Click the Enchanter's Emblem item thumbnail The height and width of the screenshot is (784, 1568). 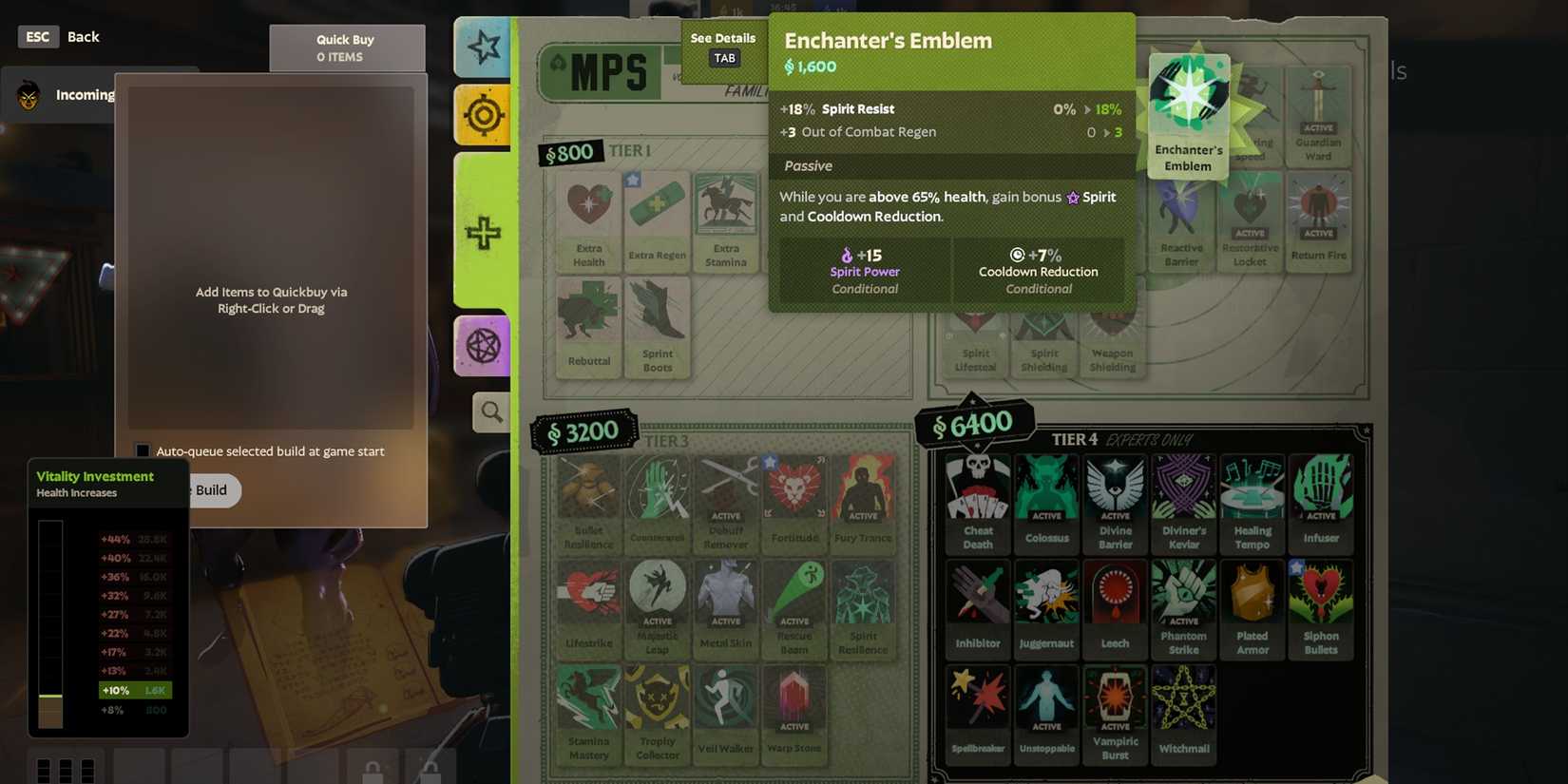click(x=1188, y=112)
